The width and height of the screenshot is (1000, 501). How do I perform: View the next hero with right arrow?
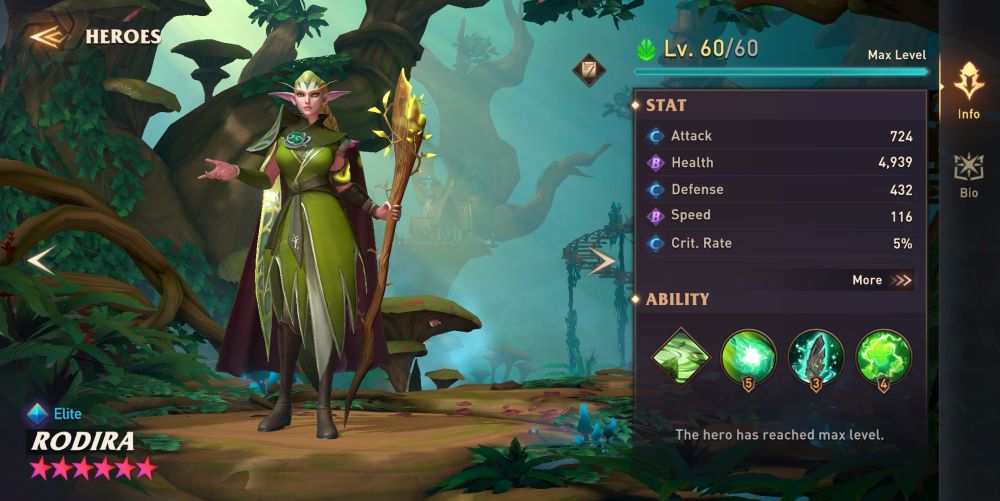point(601,262)
